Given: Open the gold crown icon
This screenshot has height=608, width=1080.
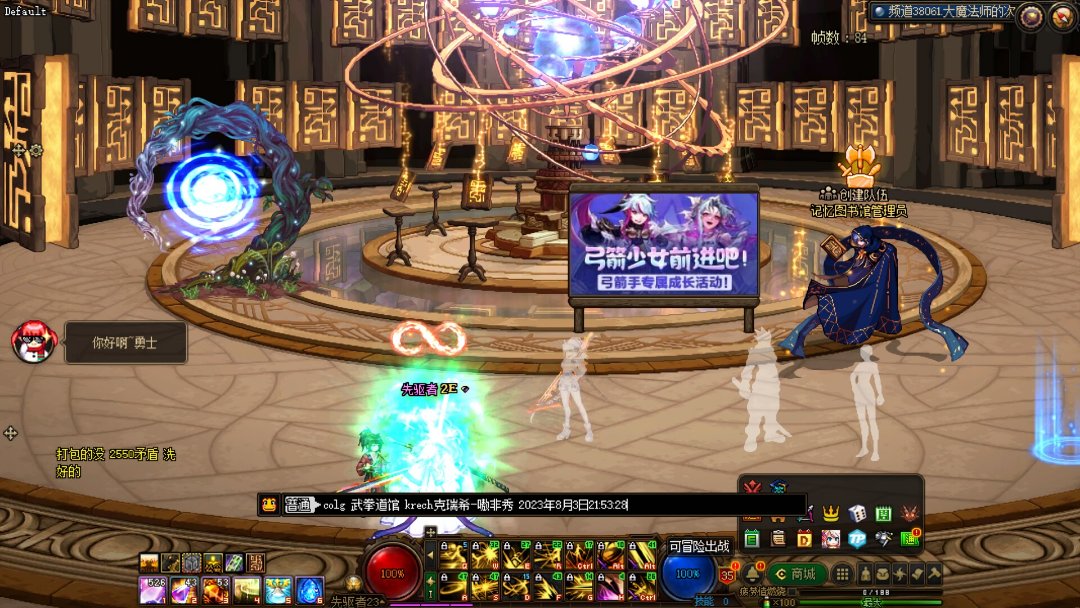Looking at the screenshot, I should point(830,513).
